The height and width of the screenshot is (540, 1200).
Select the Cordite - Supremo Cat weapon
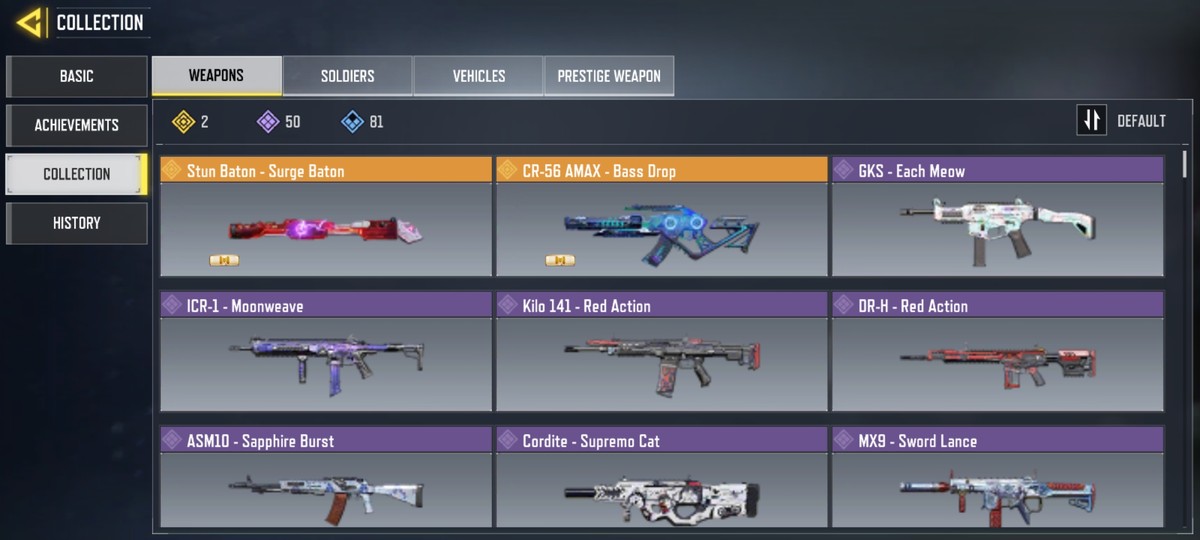click(x=661, y=480)
